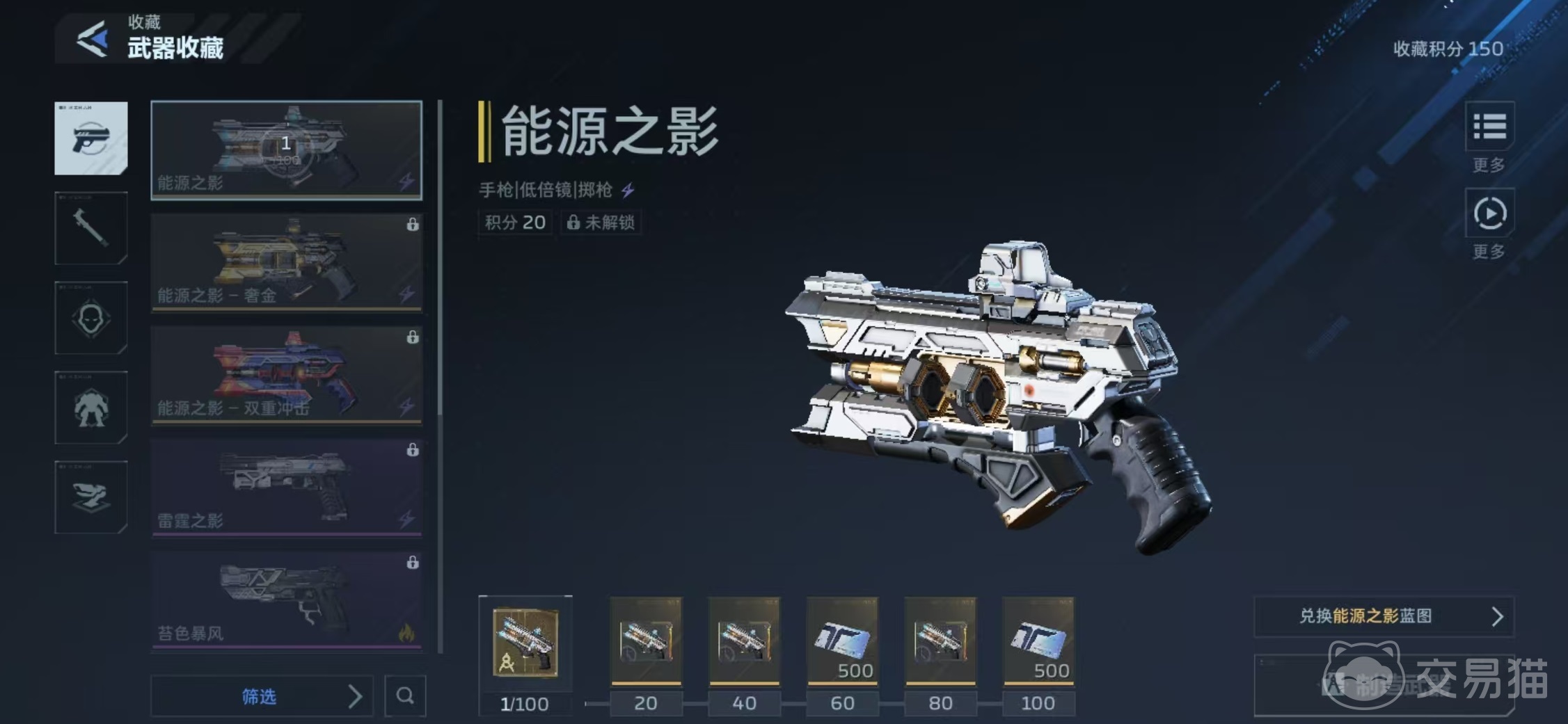Image resolution: width=1568 pixels, height=724 pixels.
Task: Go back using the arrow button
Action: (x=93, y=39)
